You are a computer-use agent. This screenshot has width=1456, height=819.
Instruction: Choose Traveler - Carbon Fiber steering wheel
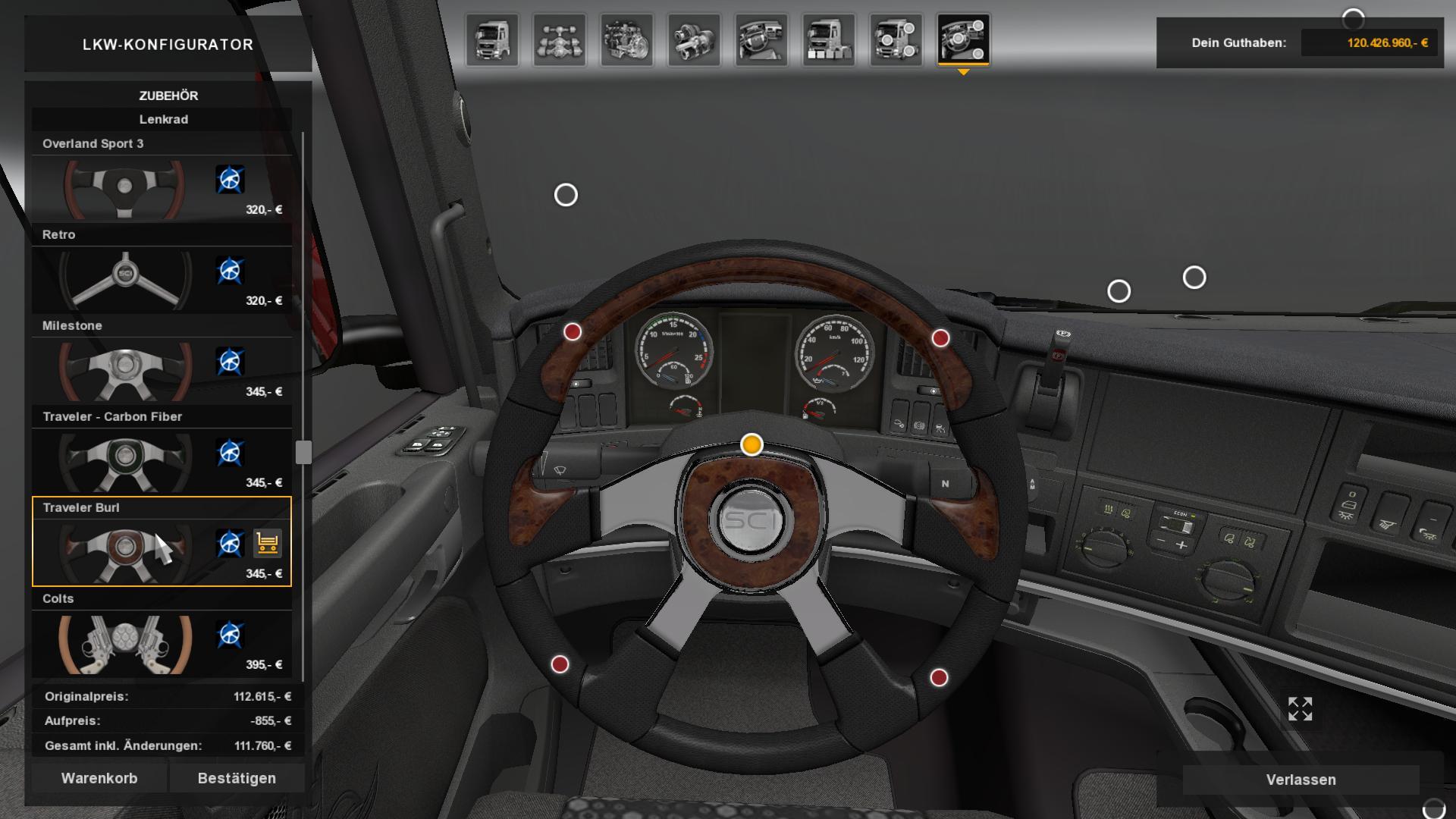125,460
